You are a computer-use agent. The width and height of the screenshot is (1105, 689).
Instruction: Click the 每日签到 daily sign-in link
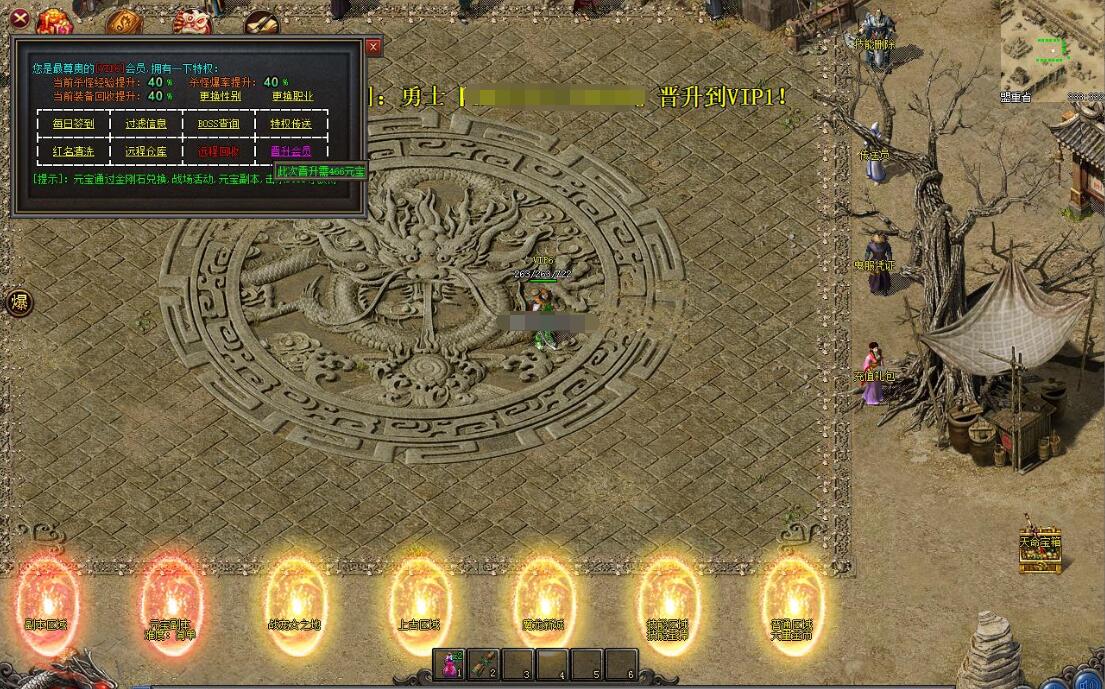coord(73,124)
